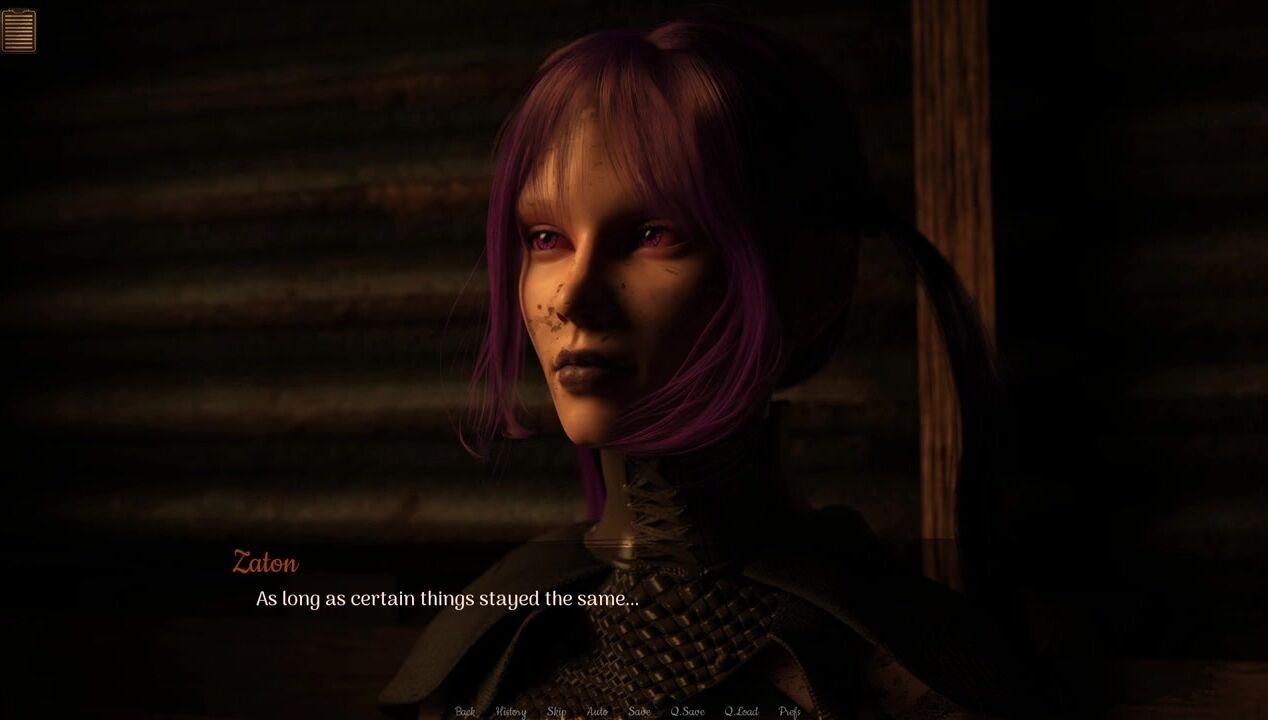Image resolution: width=1268 pixels, height=720 pixels.
Task: Open the journal icon in the corner
Action: point(19,30)
